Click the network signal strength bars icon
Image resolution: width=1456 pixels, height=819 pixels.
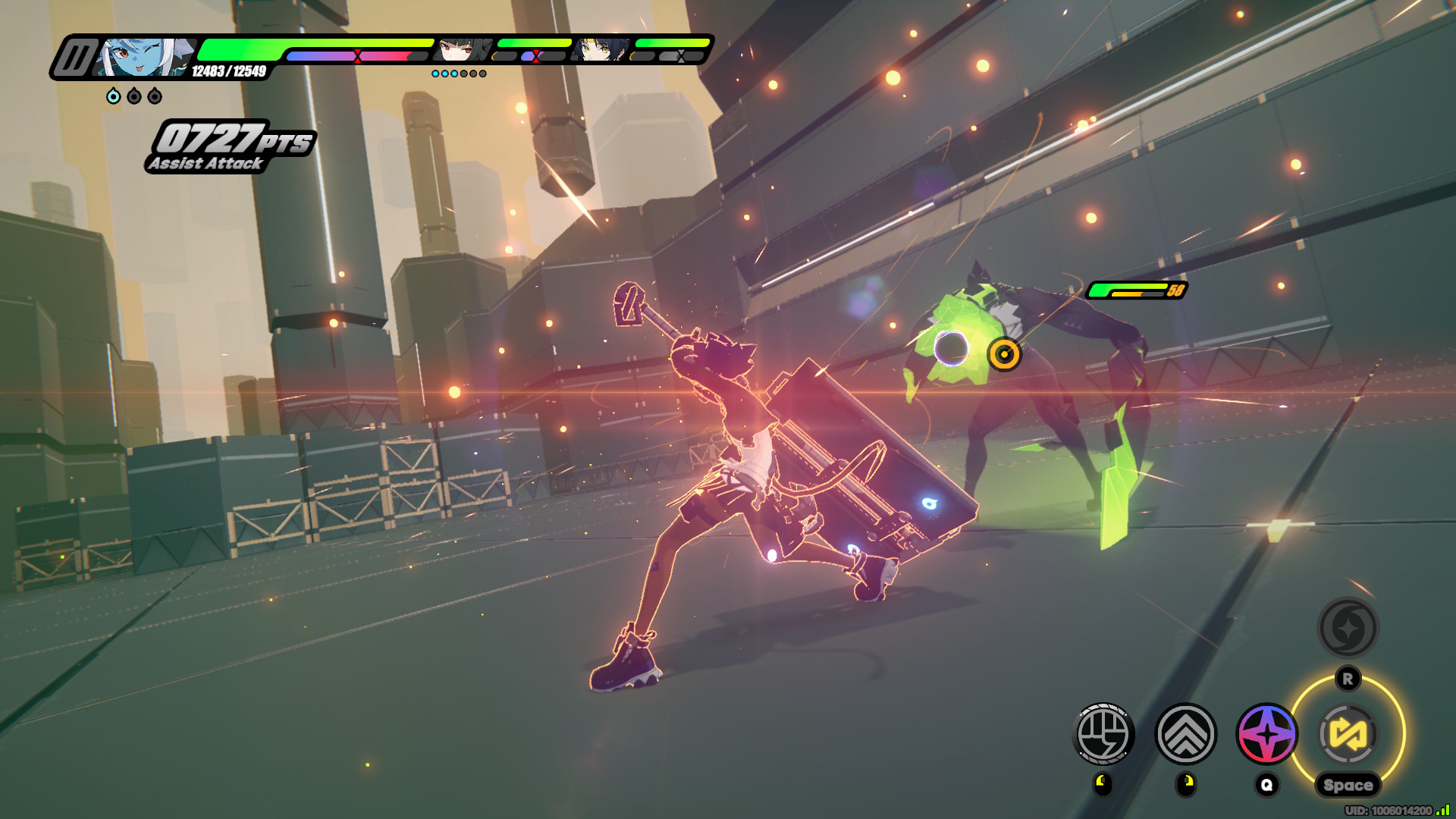[1443, 811]
